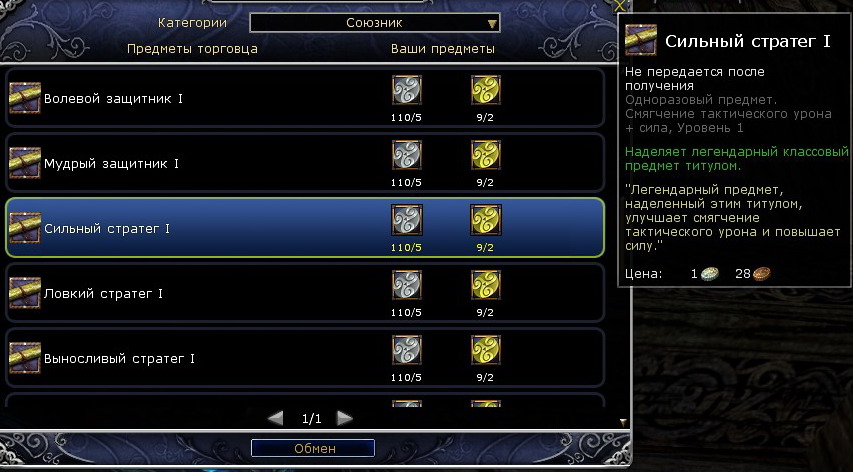Click the list scrollbar down arrow

point(623,422)
